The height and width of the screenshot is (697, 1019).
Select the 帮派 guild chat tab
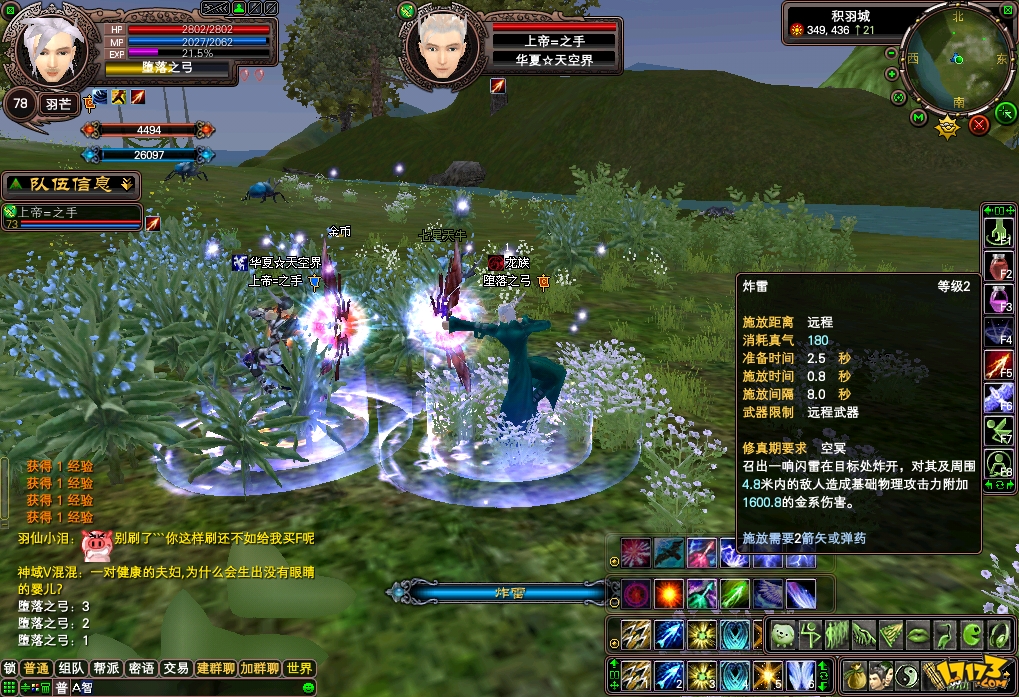pos(106,668)
